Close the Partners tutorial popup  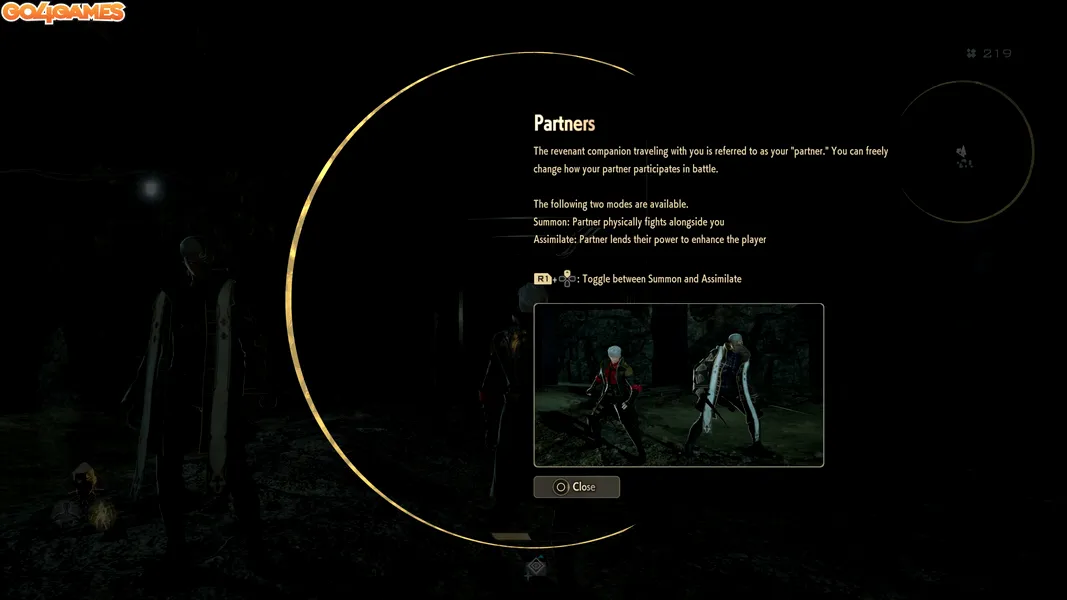[x=576, y=487]
